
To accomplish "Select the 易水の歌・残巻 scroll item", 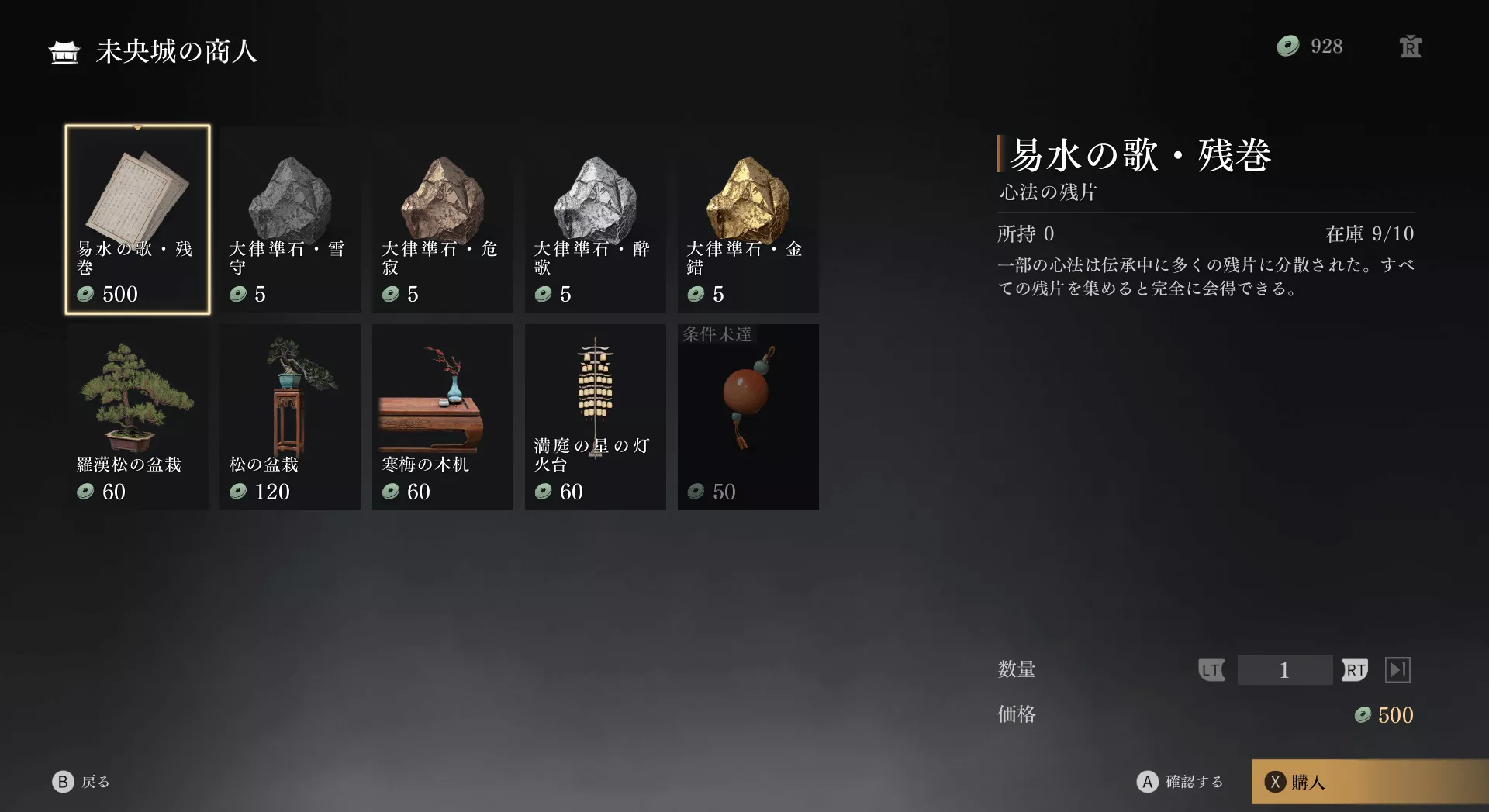I will click(x=136, y=217).
